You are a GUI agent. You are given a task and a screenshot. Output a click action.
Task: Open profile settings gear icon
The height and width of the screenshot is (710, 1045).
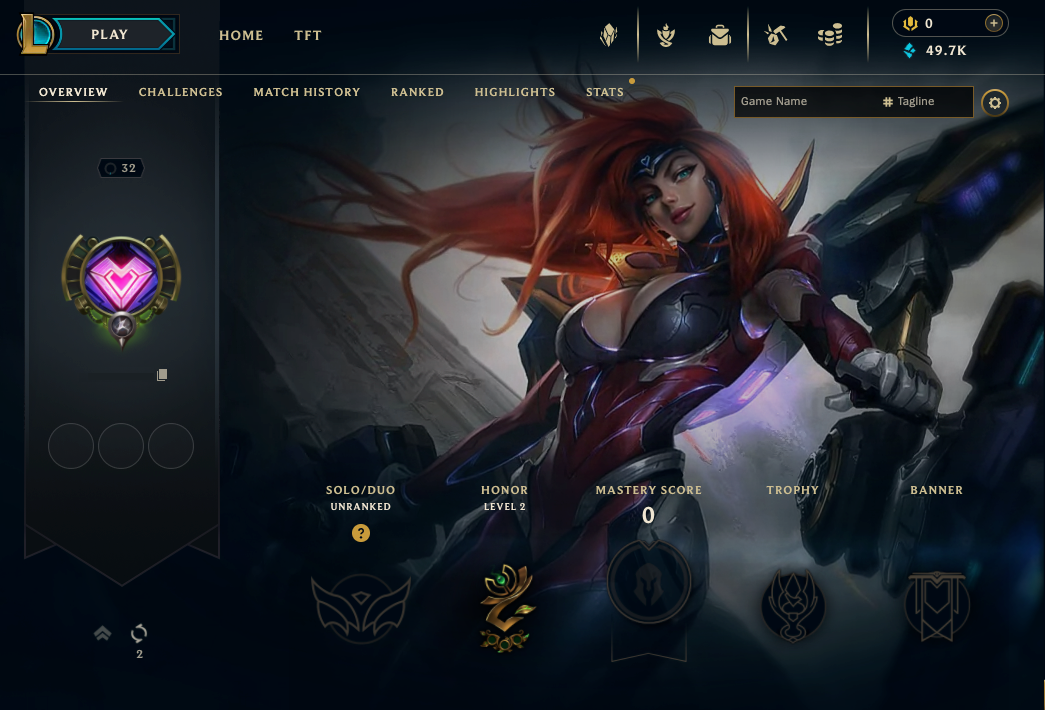994,102
